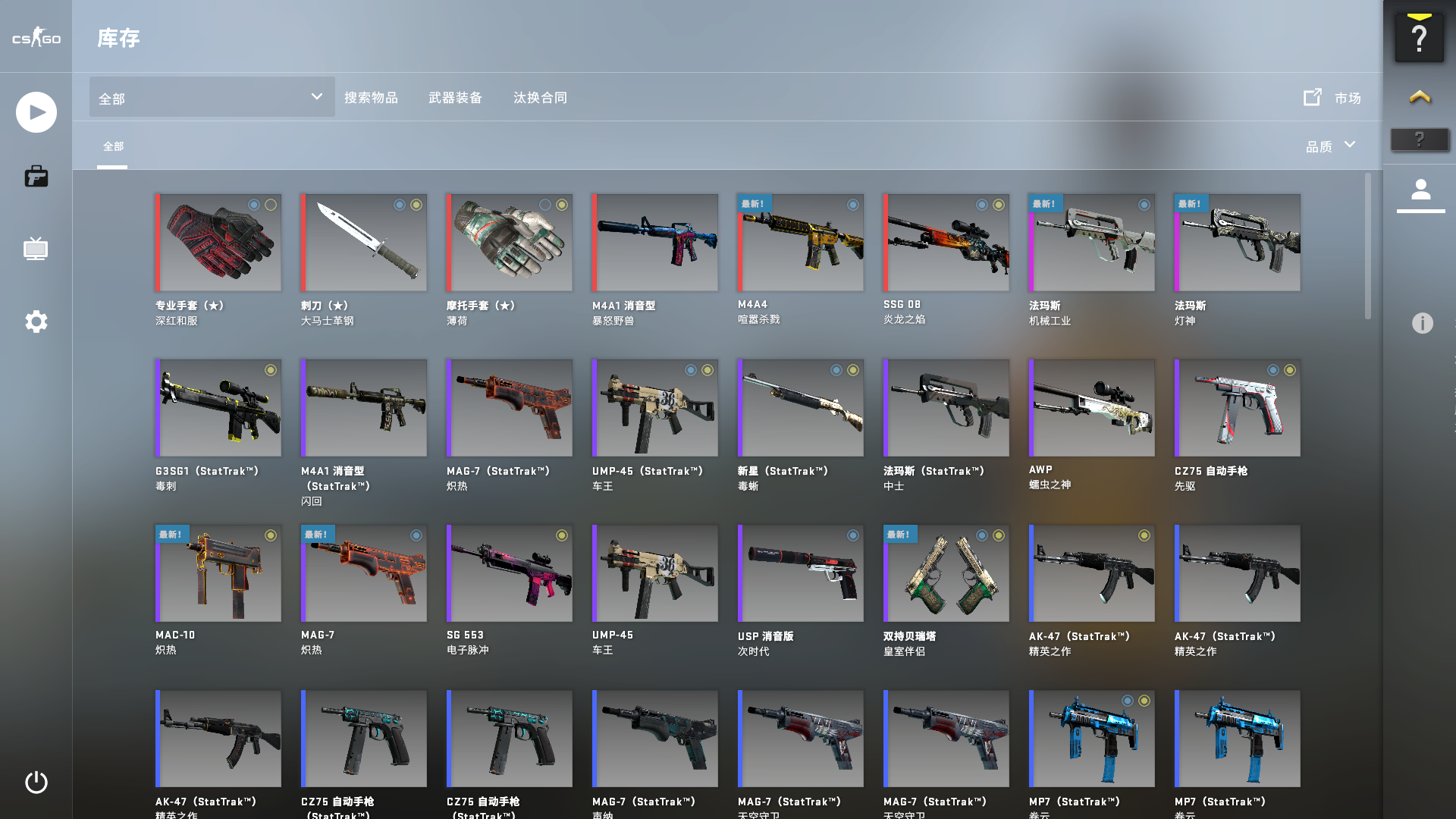Viewport: 1456px width, 819px height.
Task: Toggle the yellow badge circle on the 刺刀 card
Action: tap(416, 204)
